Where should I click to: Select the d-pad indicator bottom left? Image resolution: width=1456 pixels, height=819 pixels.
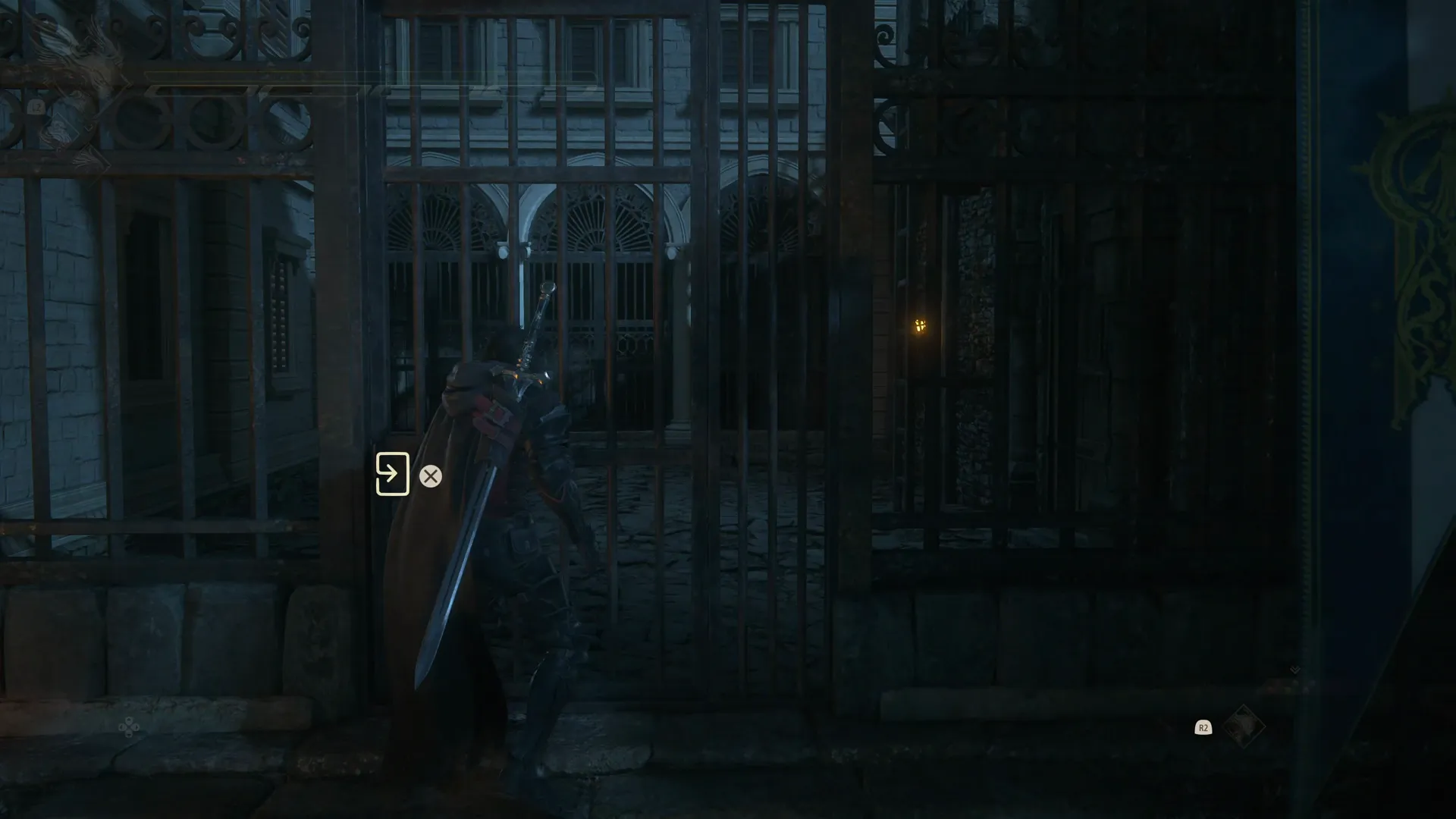[x=129, y=728]
